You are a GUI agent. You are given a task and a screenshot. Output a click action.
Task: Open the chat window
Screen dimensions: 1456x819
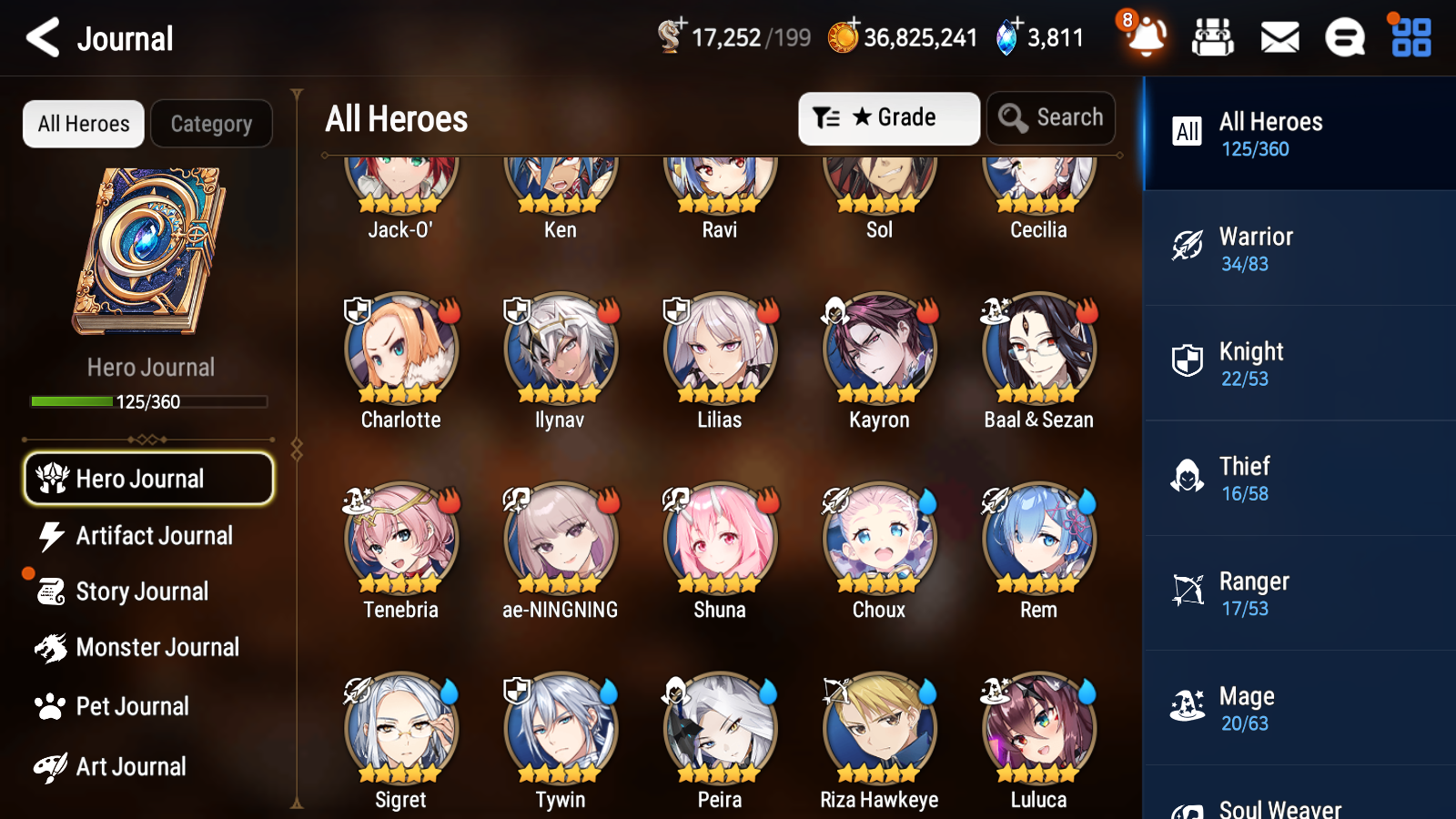click(1344, 37)
